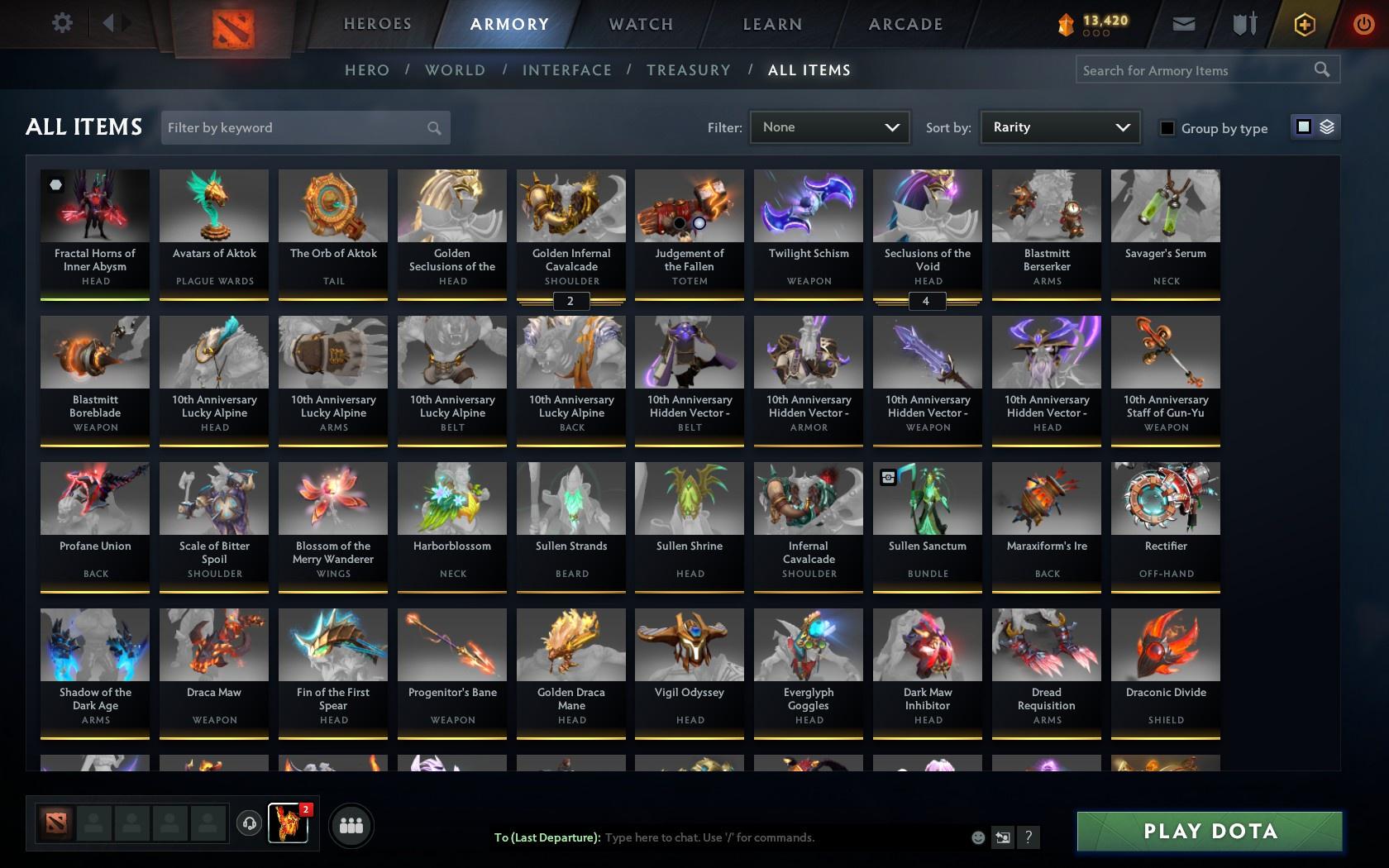Toggle the layered stack view icon

tap(1327, 127)
